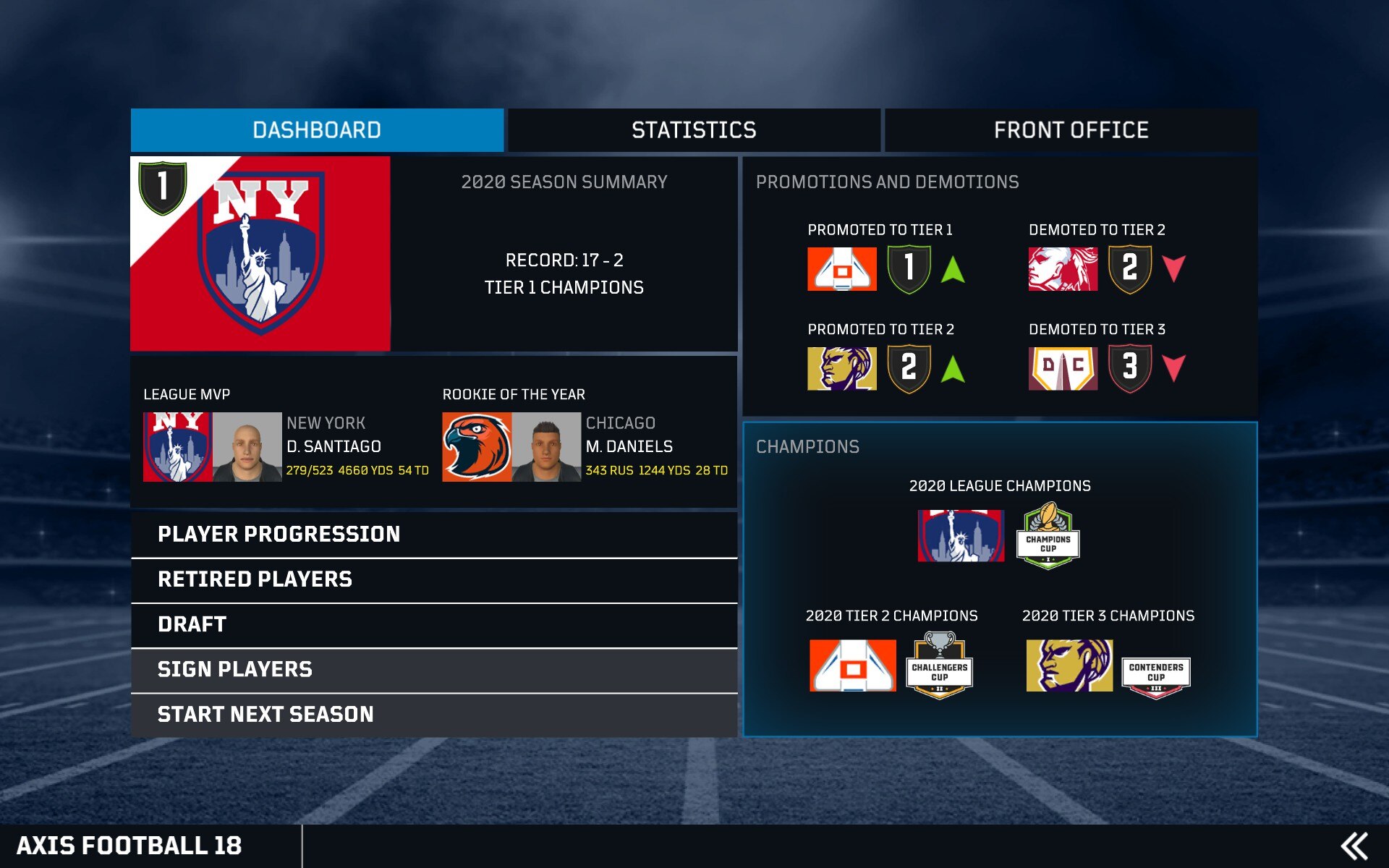View the Retired Players list
This screenshot has height=868, width=1389.
[x=434, y=579]
